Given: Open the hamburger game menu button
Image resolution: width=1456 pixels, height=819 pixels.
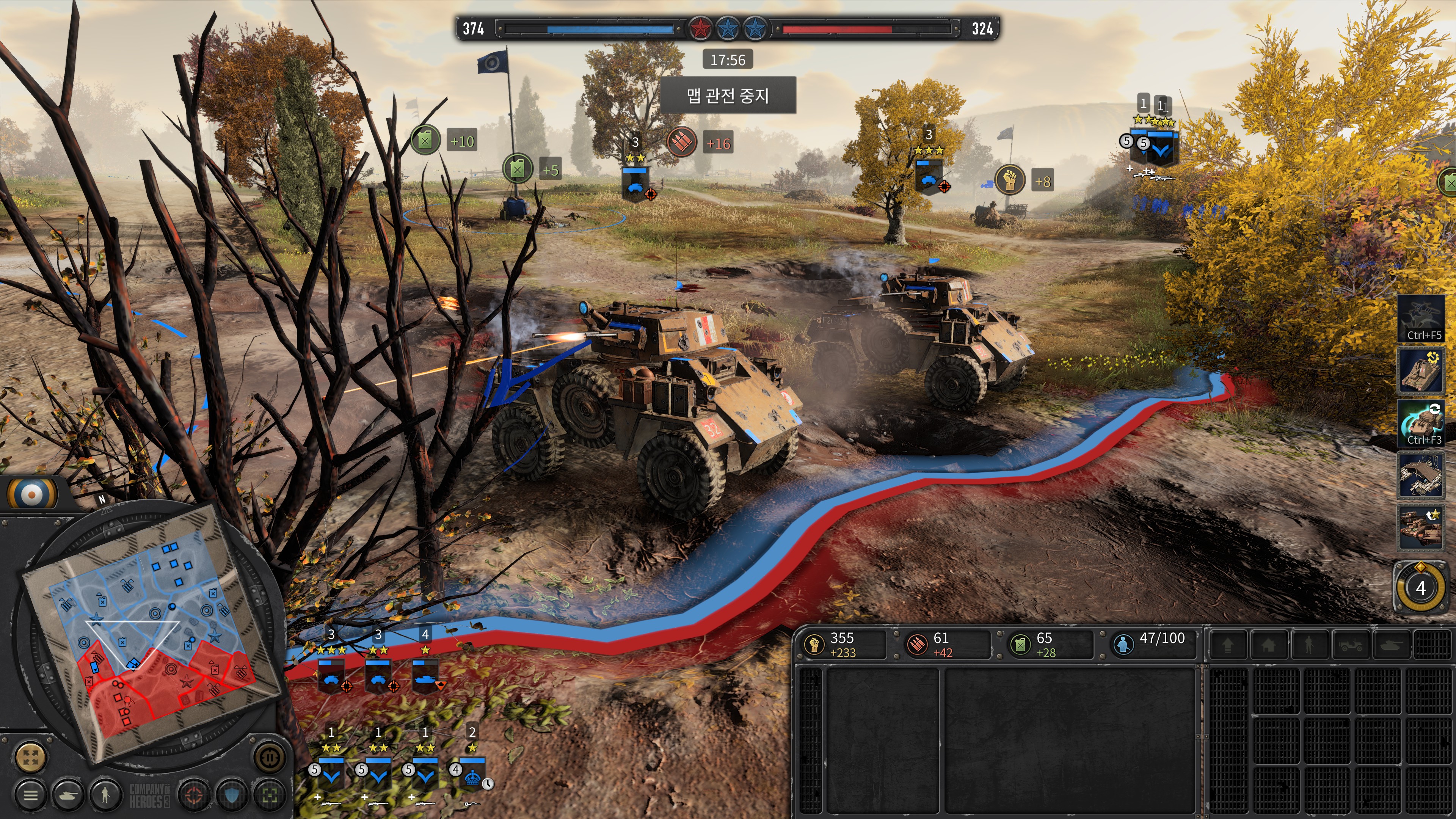Looking at the screenshot, I should click(x=30, y=795).
